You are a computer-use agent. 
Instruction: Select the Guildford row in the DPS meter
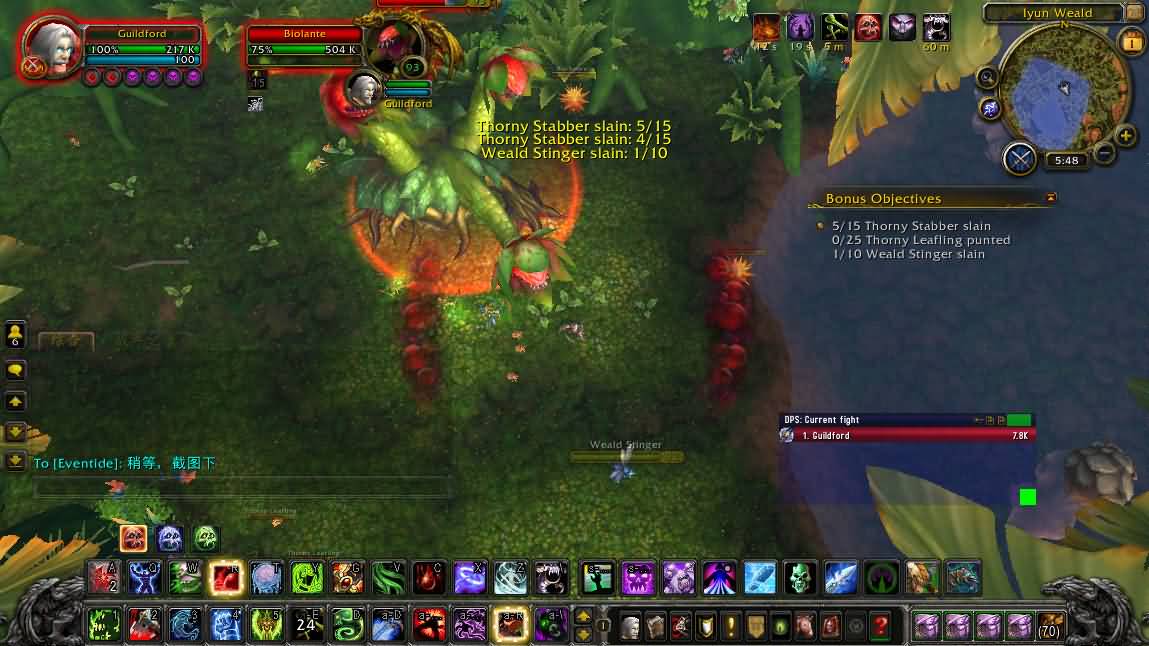(x=905, y=436)
